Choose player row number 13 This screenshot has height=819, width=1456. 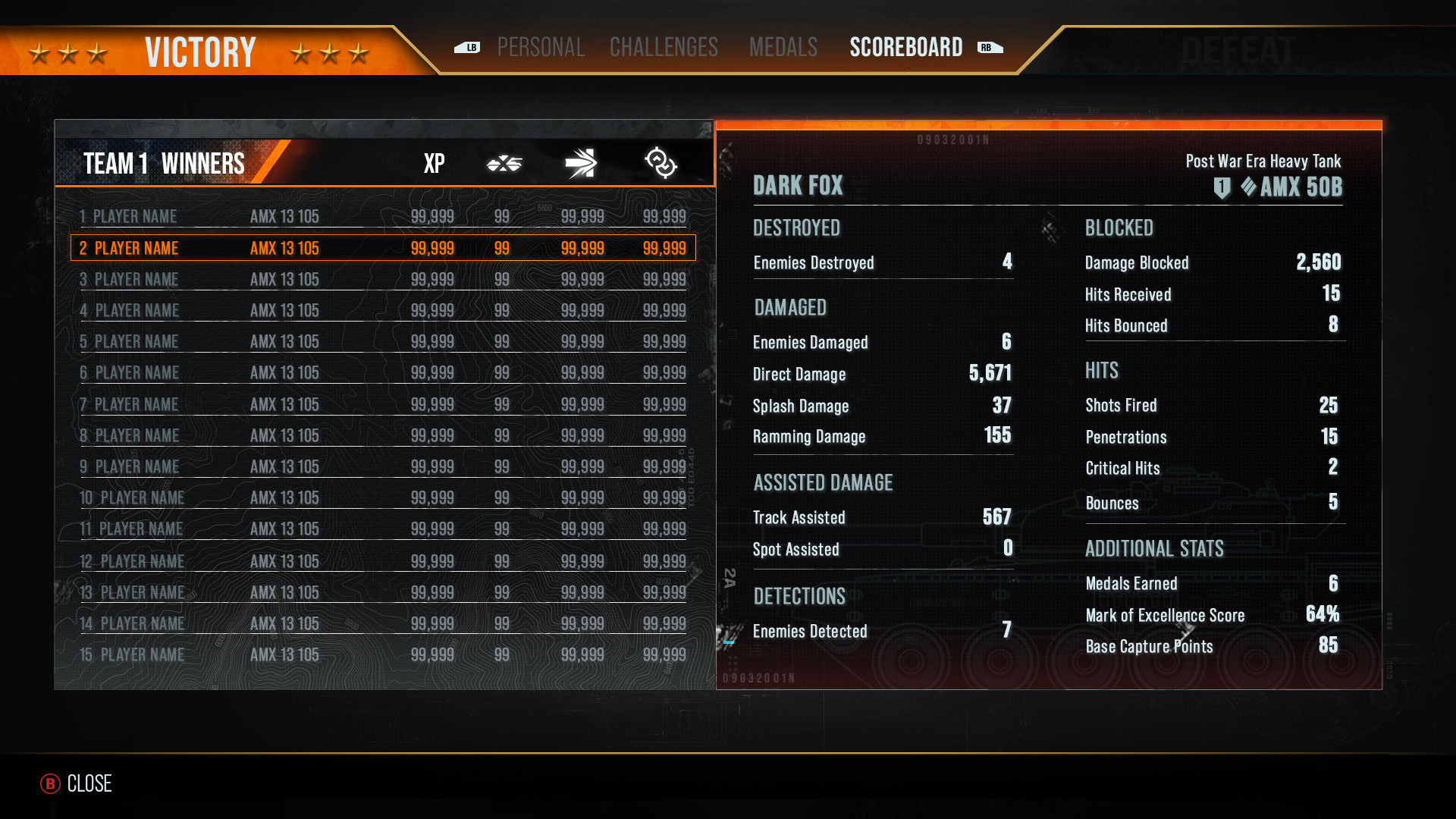(383, 592)
